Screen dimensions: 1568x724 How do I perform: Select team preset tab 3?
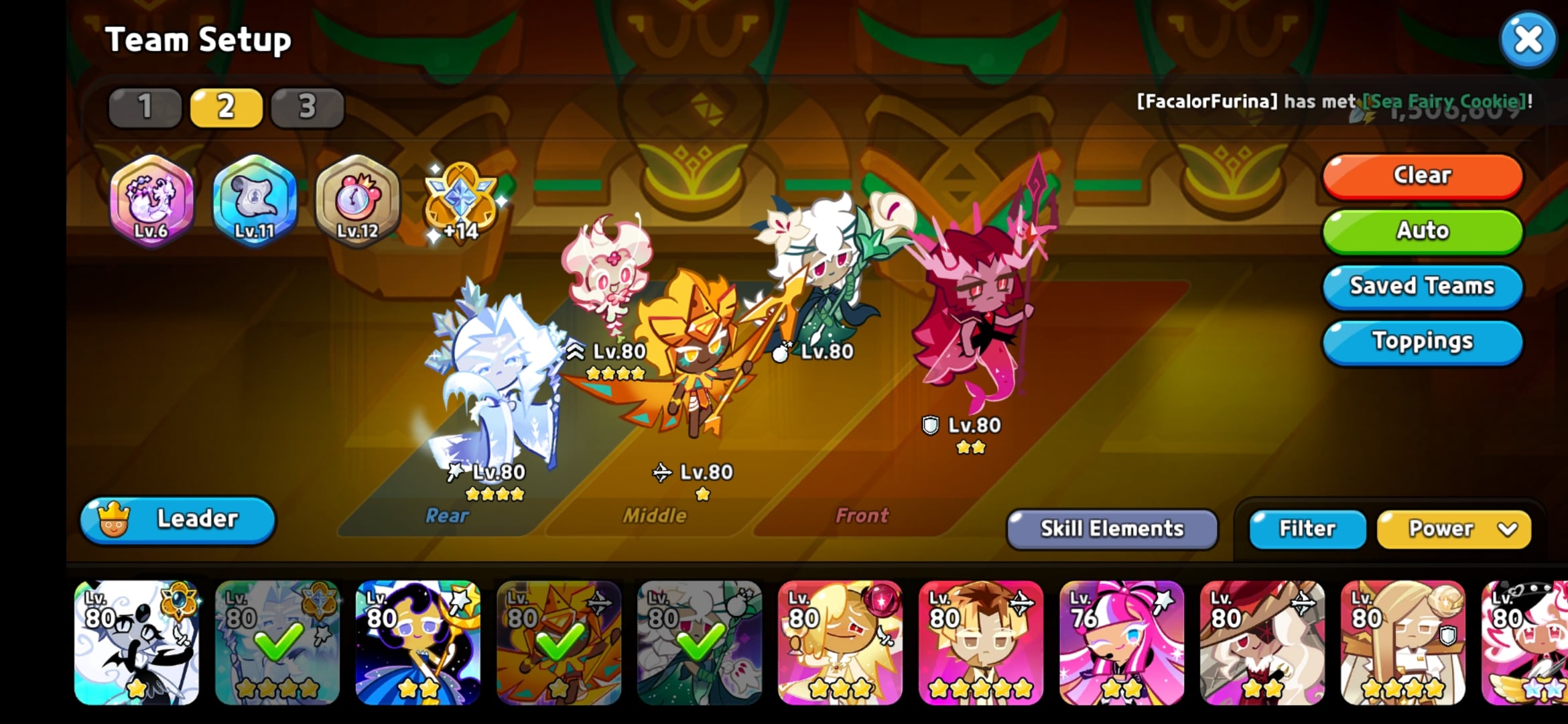click(307, 106)
